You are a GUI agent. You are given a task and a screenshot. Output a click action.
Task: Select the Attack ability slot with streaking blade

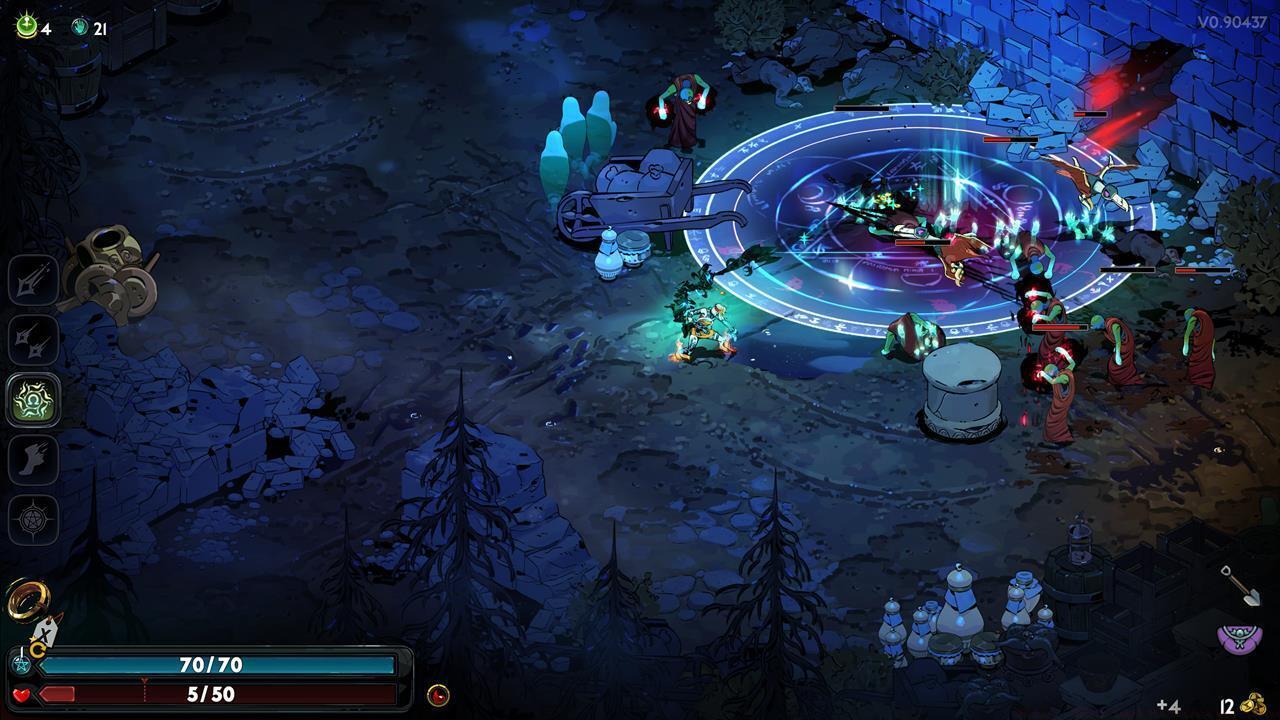34,280
